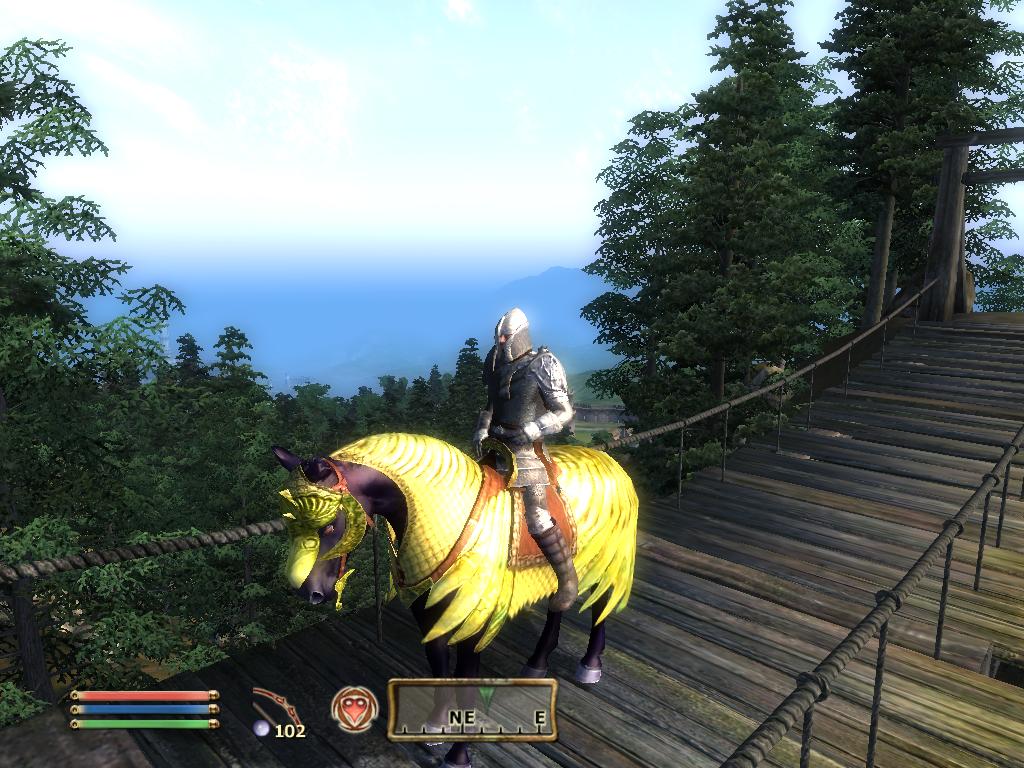Image resolution: width=1024 pixels, height=768 pixels.
Task: Click the compass bar showing NE
Action: [x=471, y=709]
